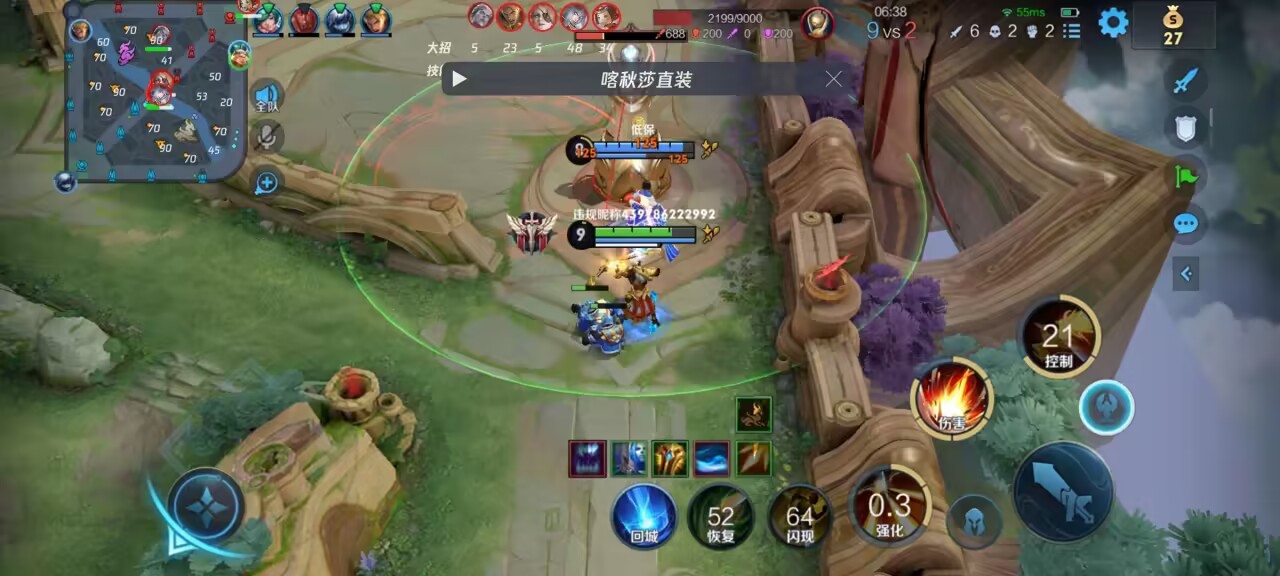The image size is (1280, 576).
Task: Tap the white shield defend signal
Action: coord(1186,127)
